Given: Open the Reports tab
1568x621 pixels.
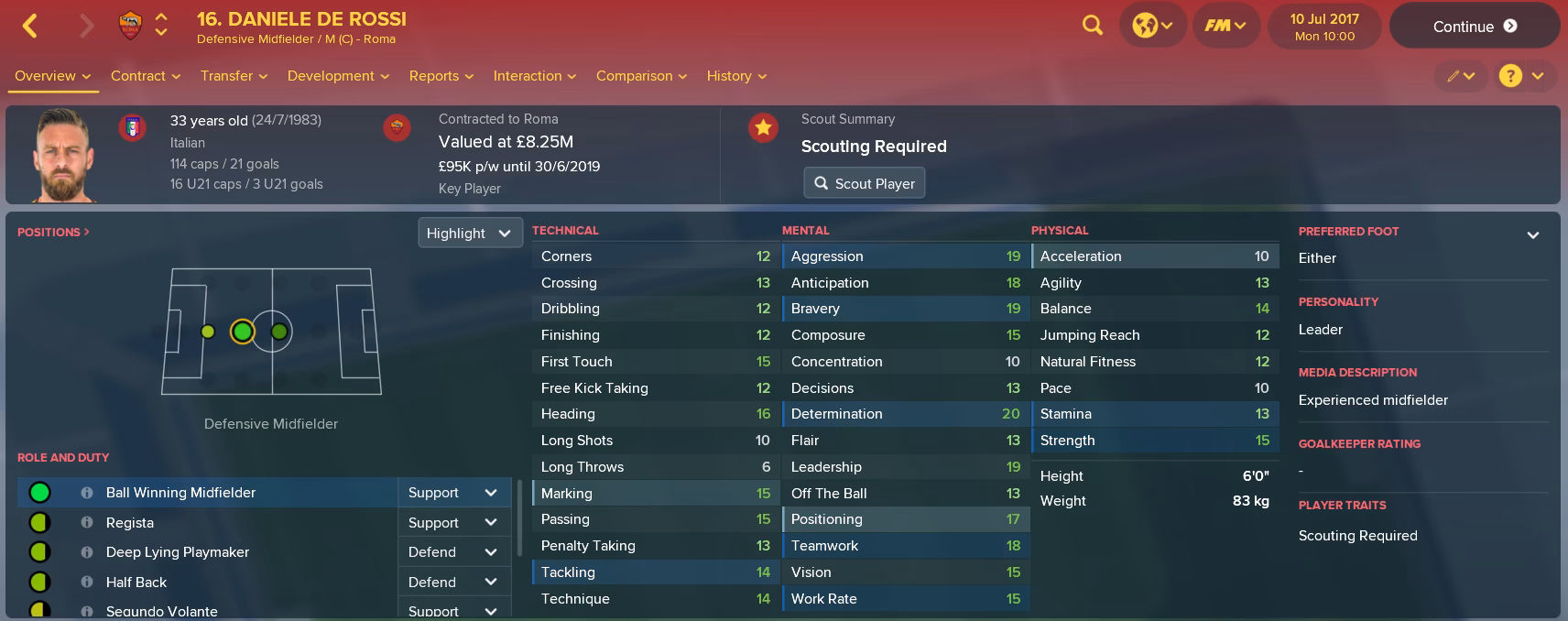Looking at the screenshot, I should 441,76.
